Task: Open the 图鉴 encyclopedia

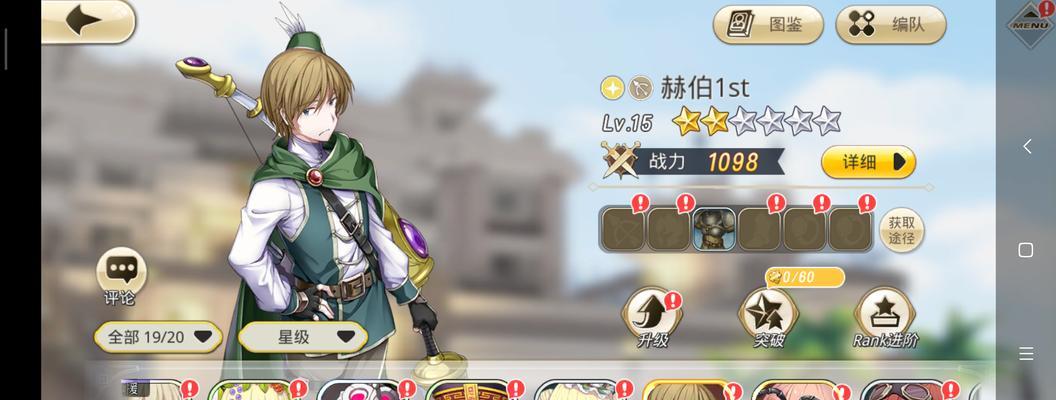Action: click(768, 25)
